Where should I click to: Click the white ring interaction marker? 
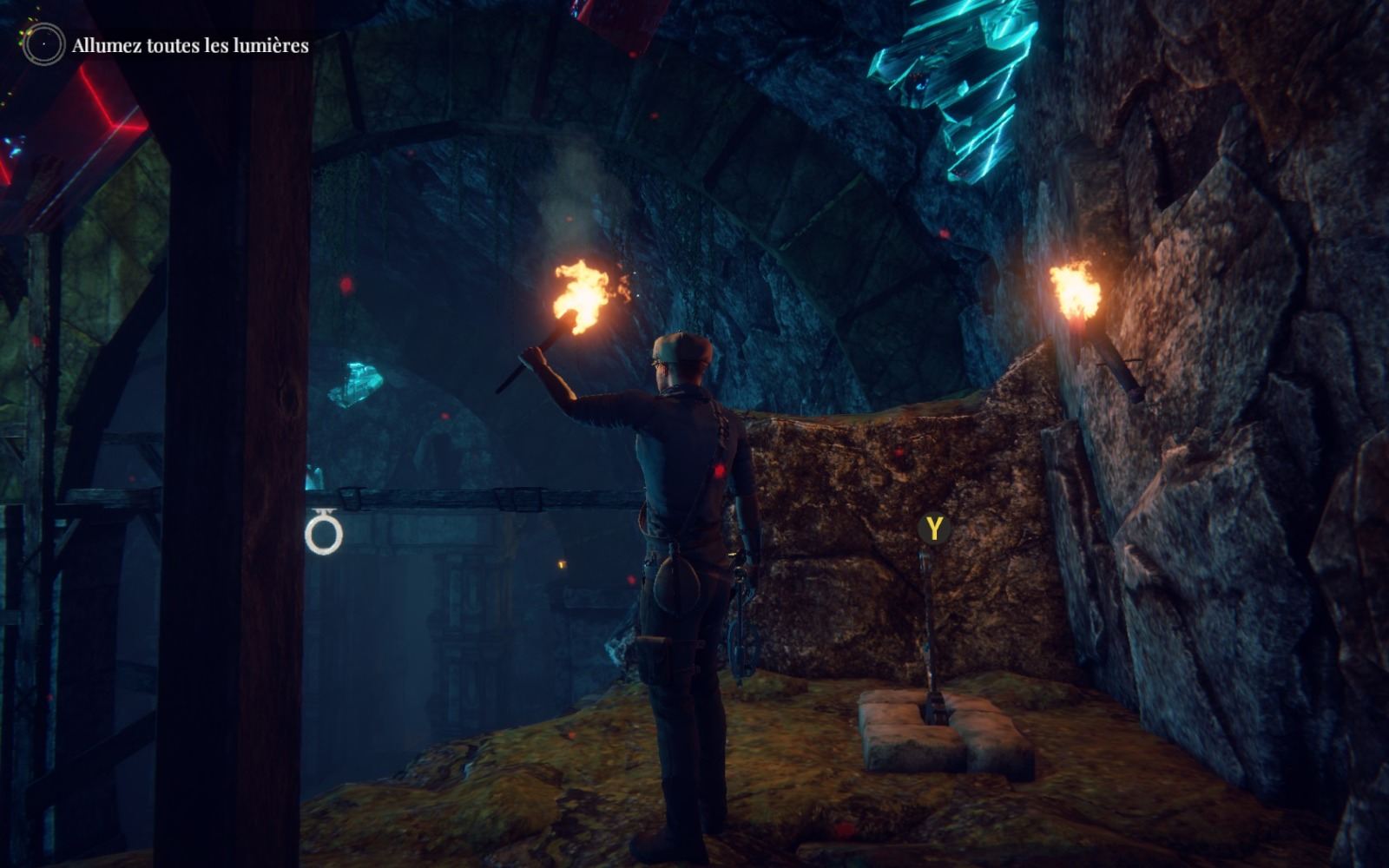324,535
